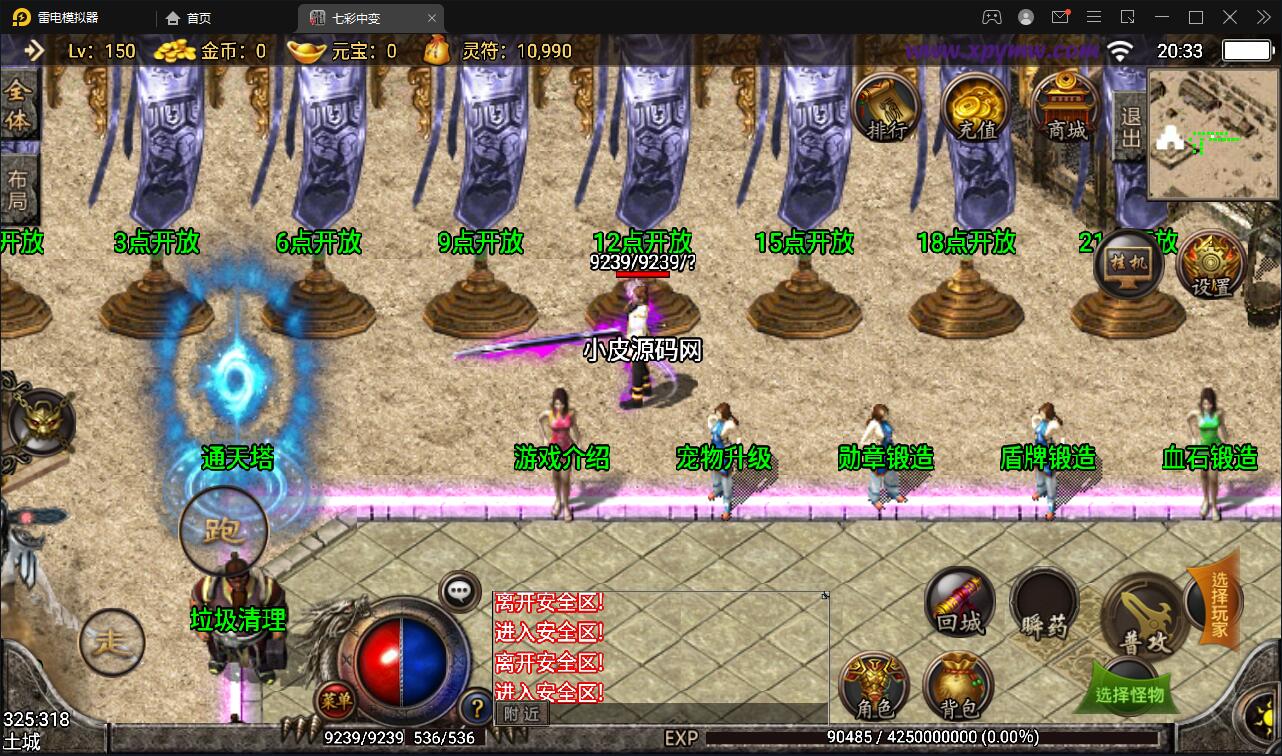This screenshot has width=1282, height=756.
Task: Toggle 挂机 auto-battle mode
Action: (x=1127, y=264)
